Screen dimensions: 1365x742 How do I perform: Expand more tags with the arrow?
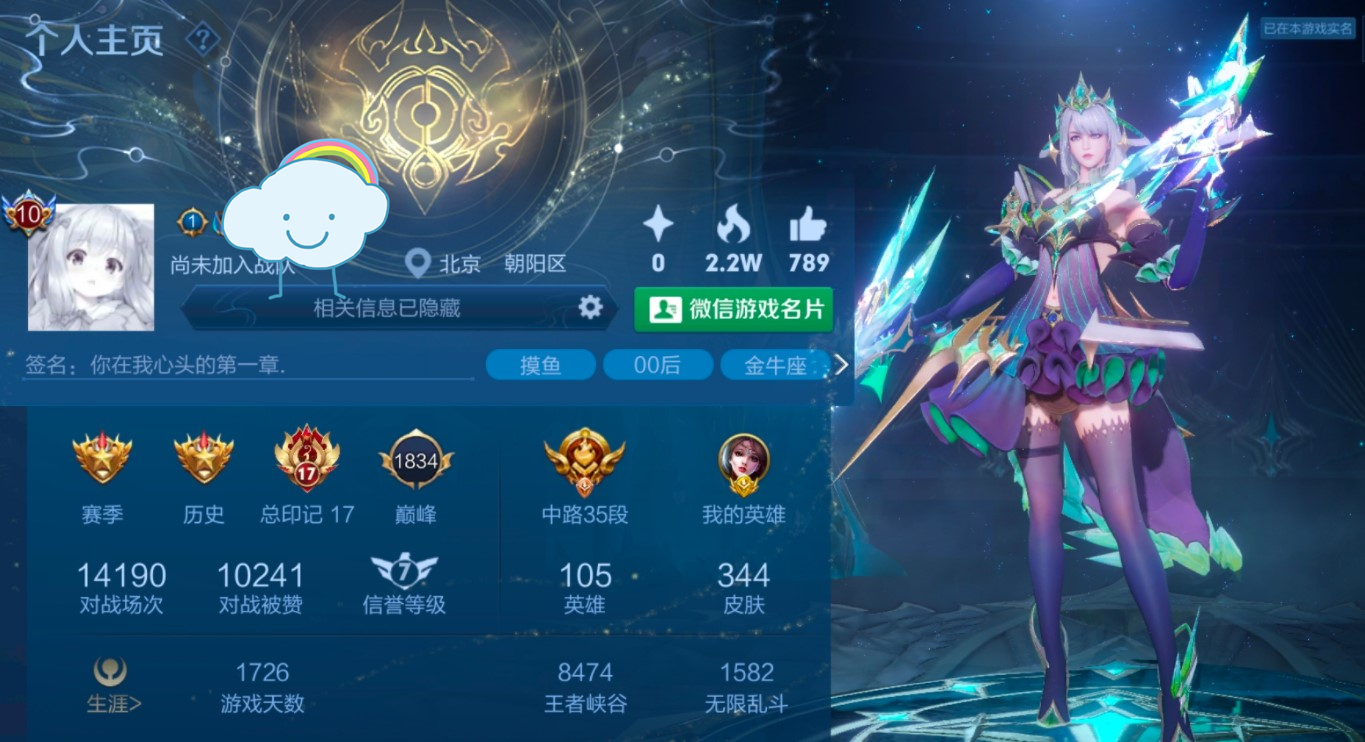tap(841, 365)
